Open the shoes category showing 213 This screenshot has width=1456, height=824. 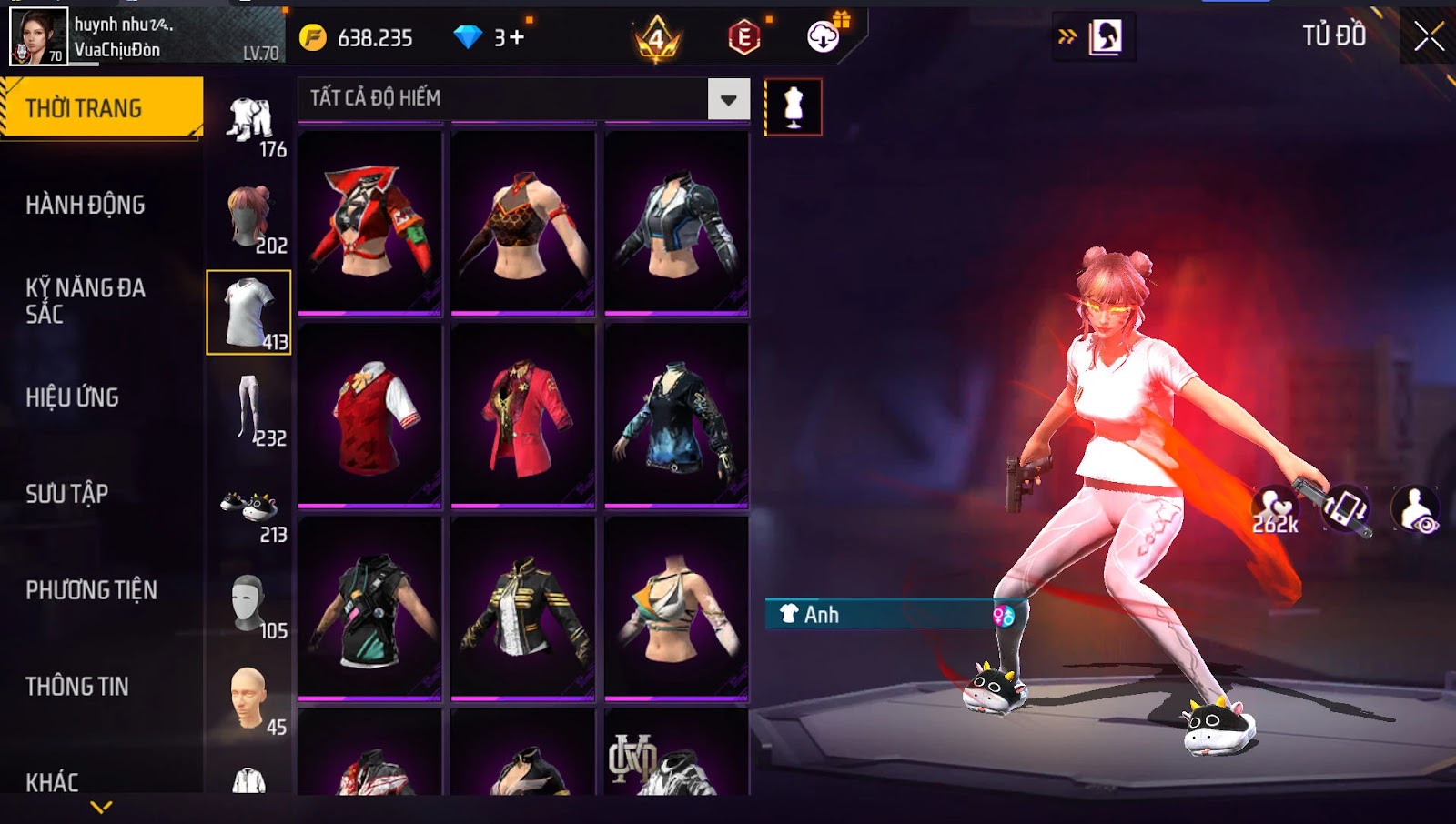249,509
